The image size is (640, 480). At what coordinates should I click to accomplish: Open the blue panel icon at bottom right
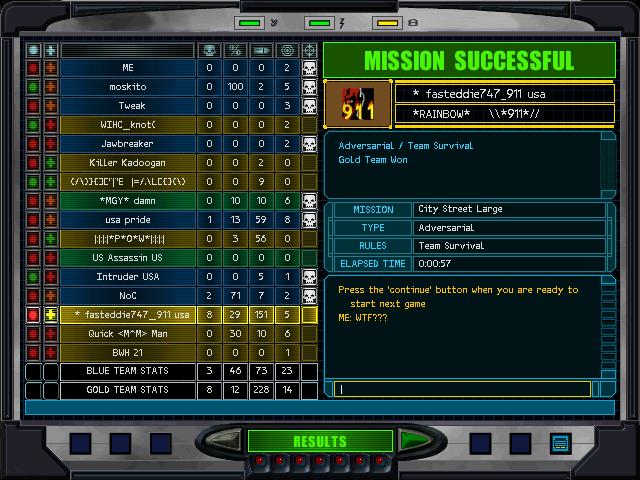coord(560,442)
